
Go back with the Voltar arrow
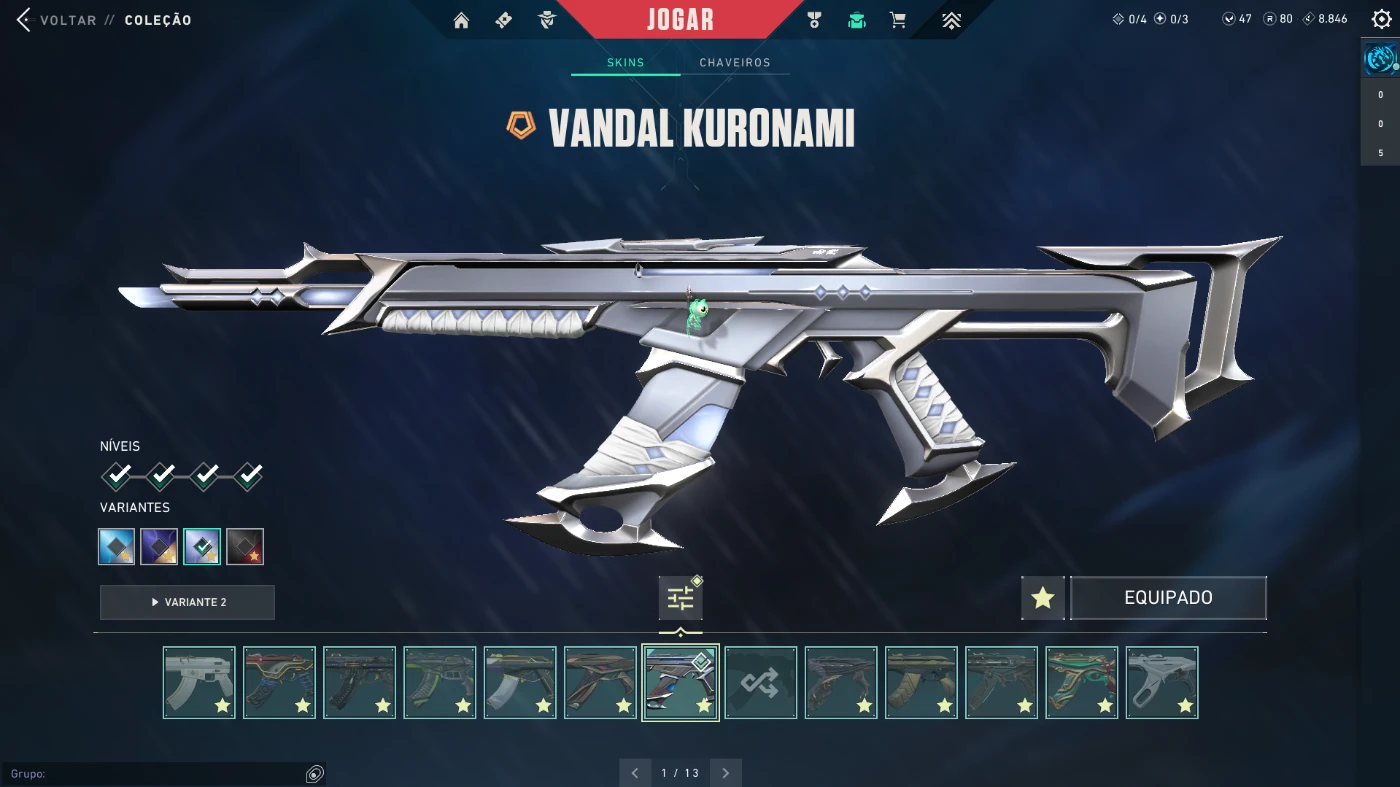(x=25, y=20)
